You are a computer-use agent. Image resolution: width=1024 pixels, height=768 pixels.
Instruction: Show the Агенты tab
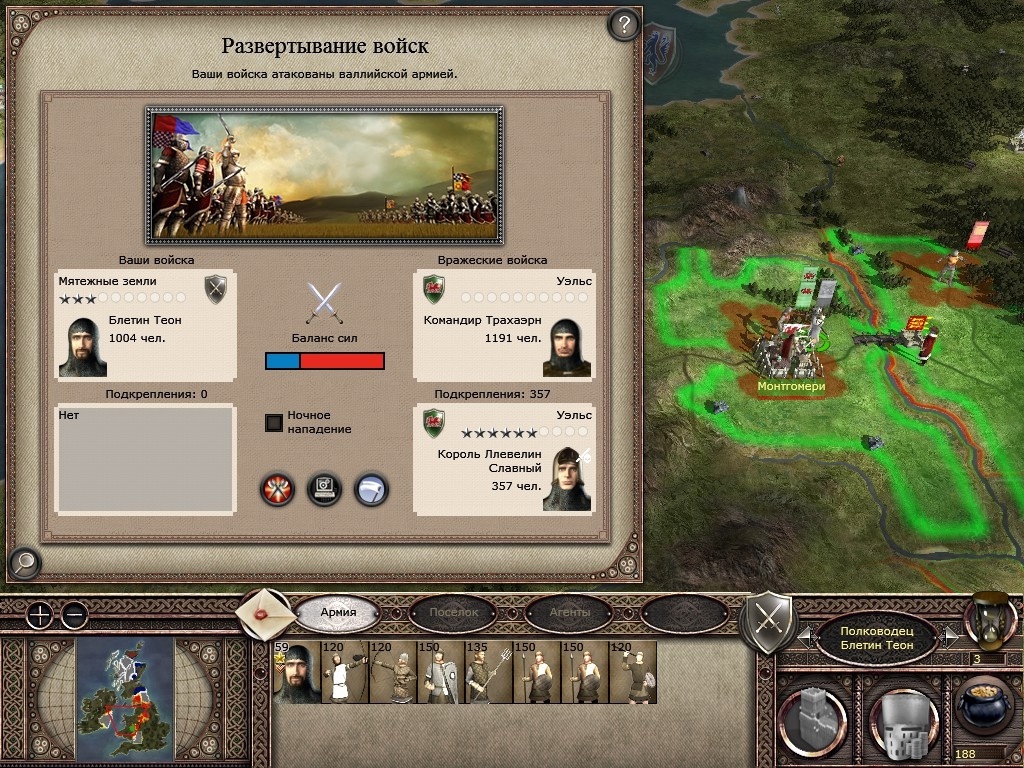point(569,612)
